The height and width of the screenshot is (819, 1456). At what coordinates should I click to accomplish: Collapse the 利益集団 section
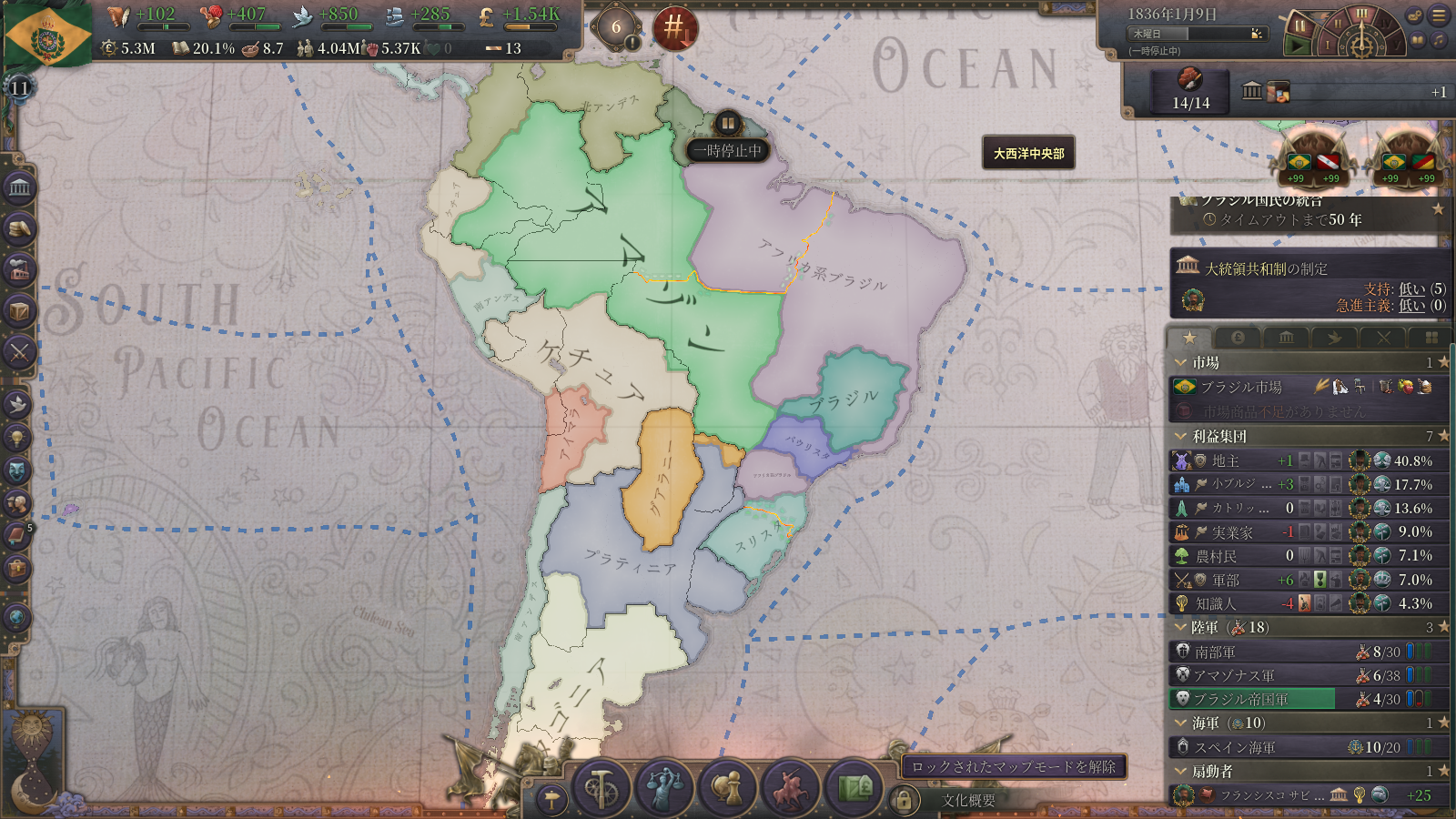[x=1181, y=436]
